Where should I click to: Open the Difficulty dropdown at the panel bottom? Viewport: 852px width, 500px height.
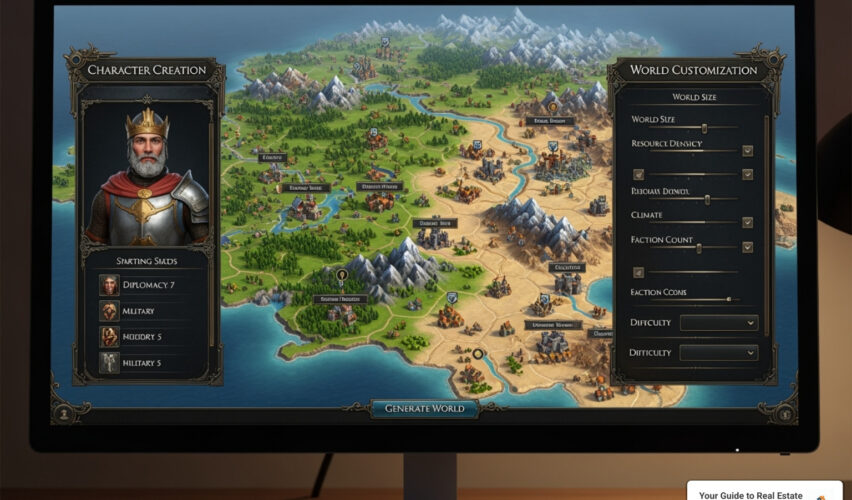click(x=718, y=353)
